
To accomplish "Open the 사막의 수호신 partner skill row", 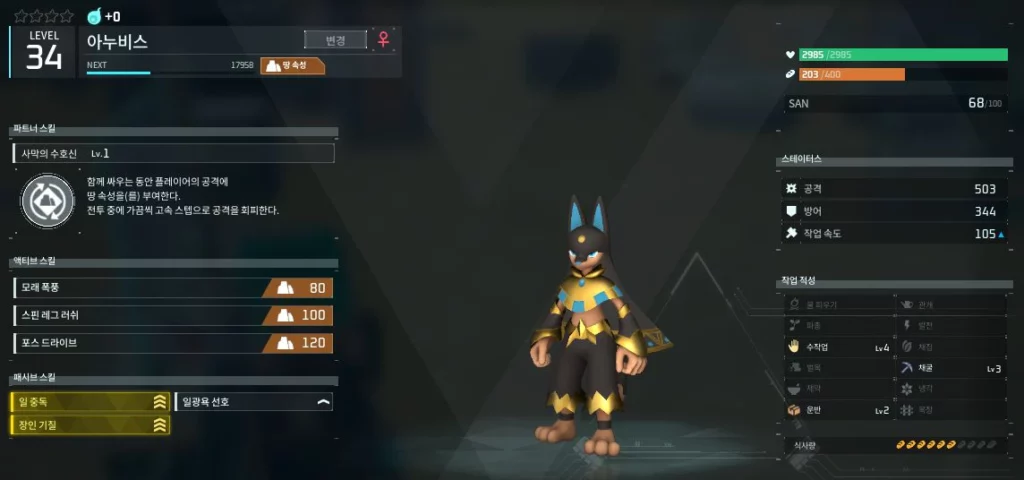I will point(173,154).
